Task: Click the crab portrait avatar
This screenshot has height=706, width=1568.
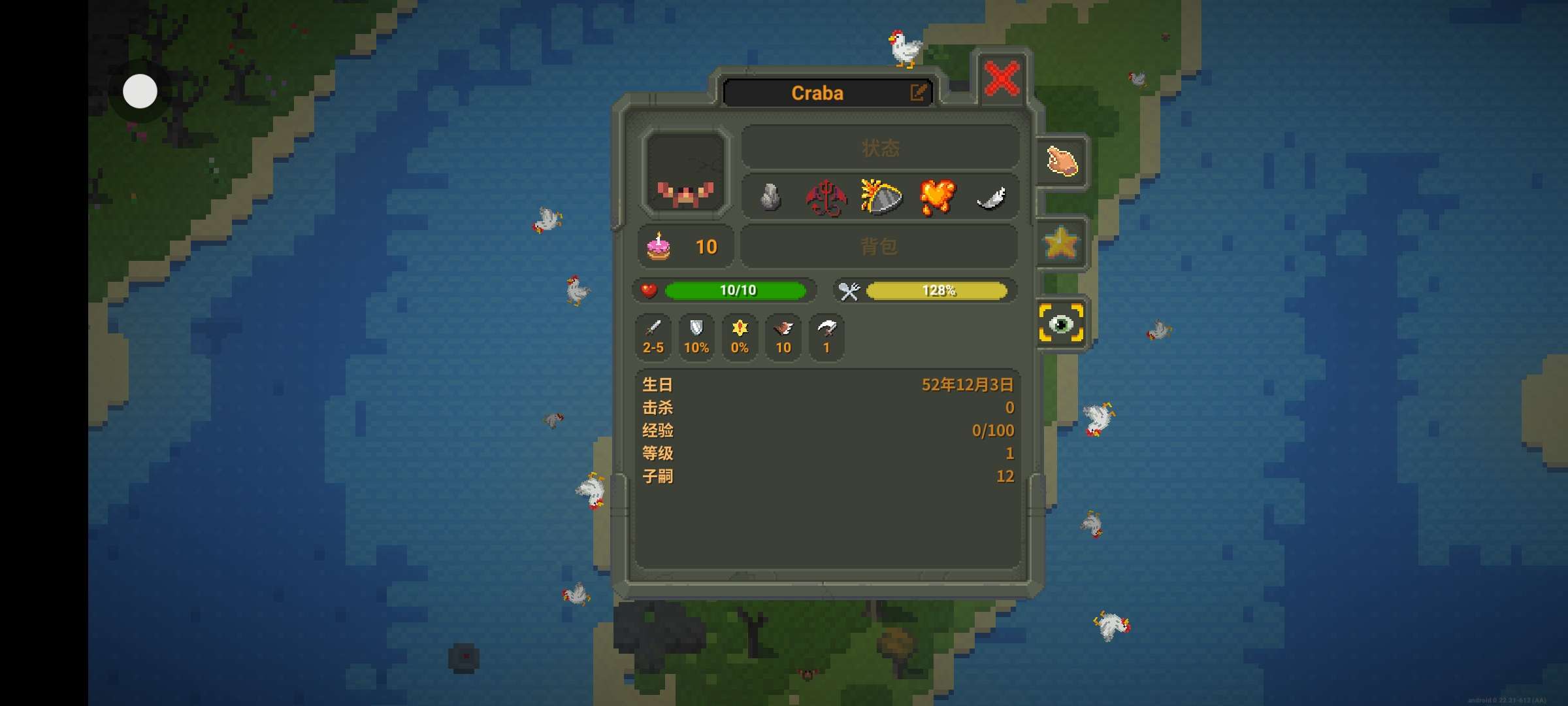Action: tap(685, 173)
